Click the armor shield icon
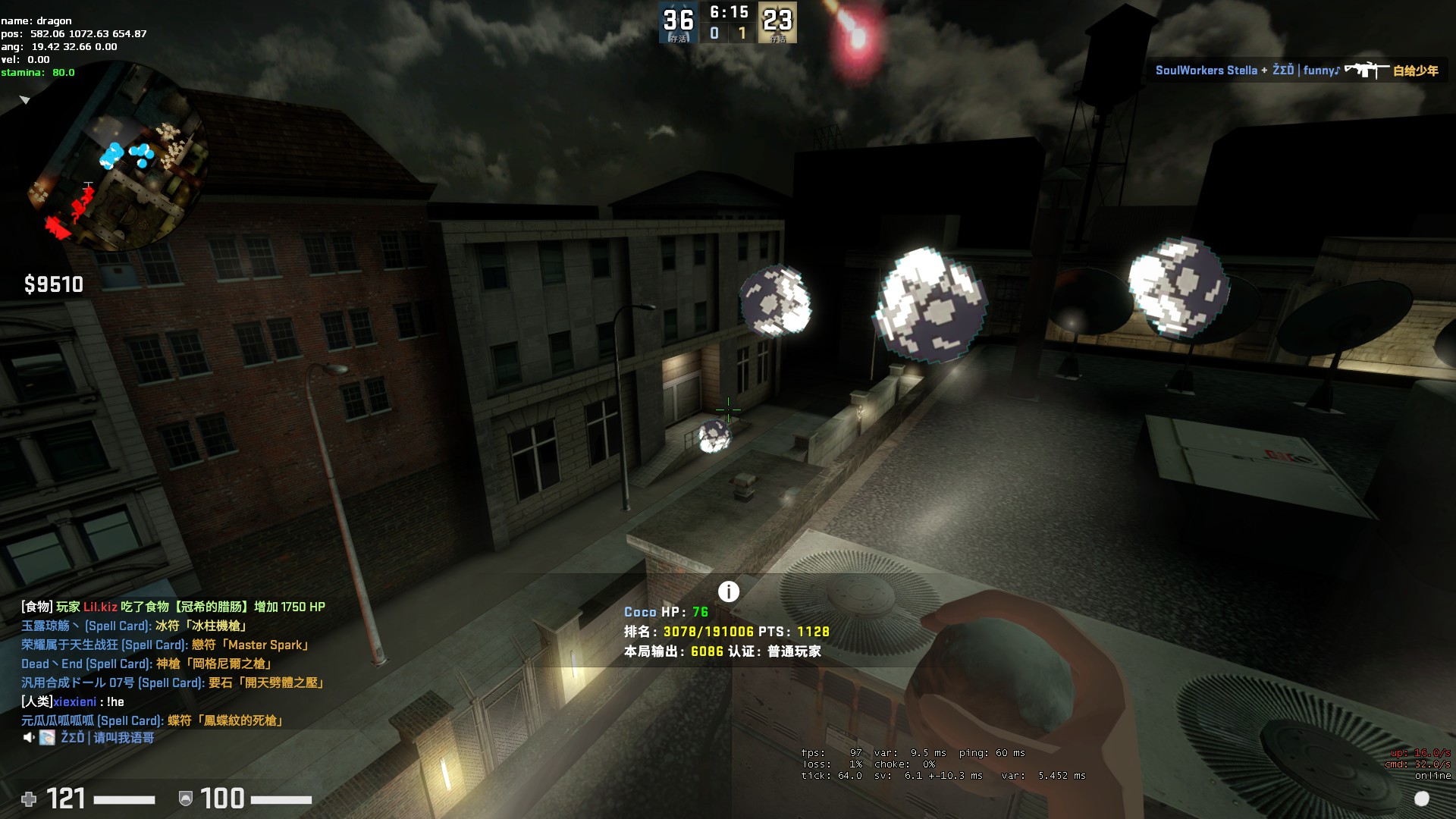This screenshot has height=819, width=1456. (185, 799)
